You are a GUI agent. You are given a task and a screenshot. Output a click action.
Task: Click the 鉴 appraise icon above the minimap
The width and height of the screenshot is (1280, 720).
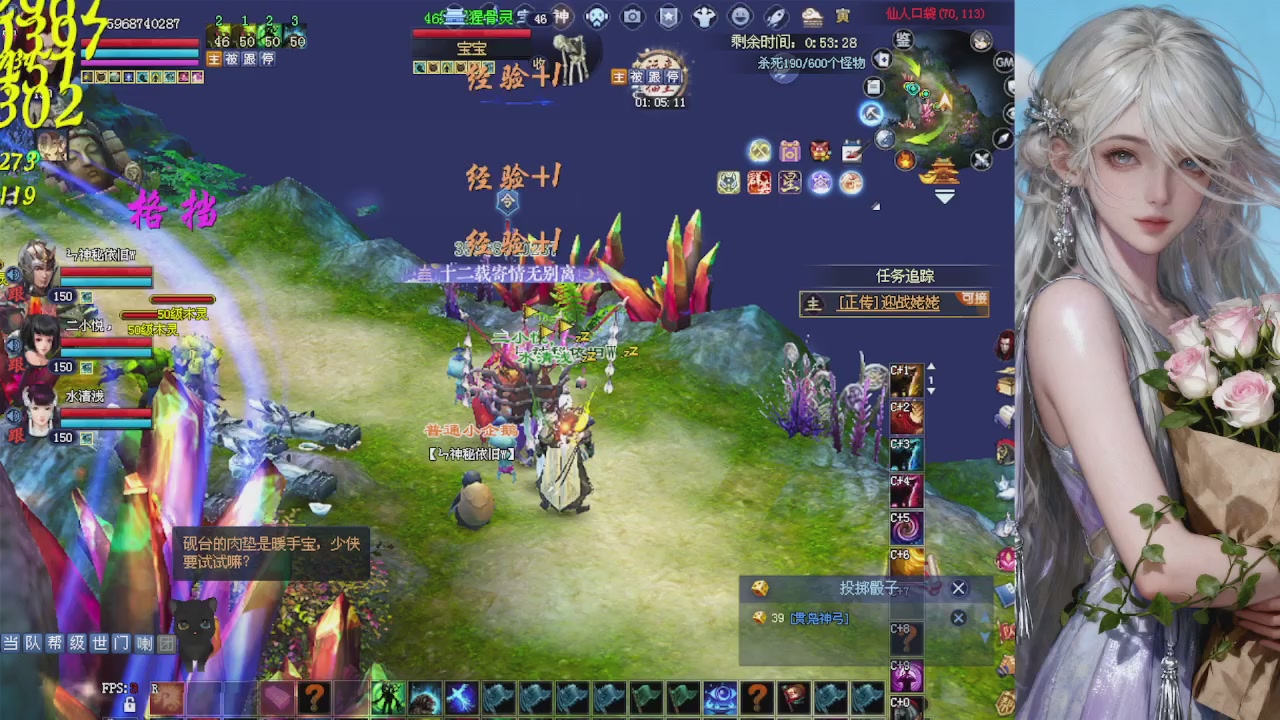[901, 39]
